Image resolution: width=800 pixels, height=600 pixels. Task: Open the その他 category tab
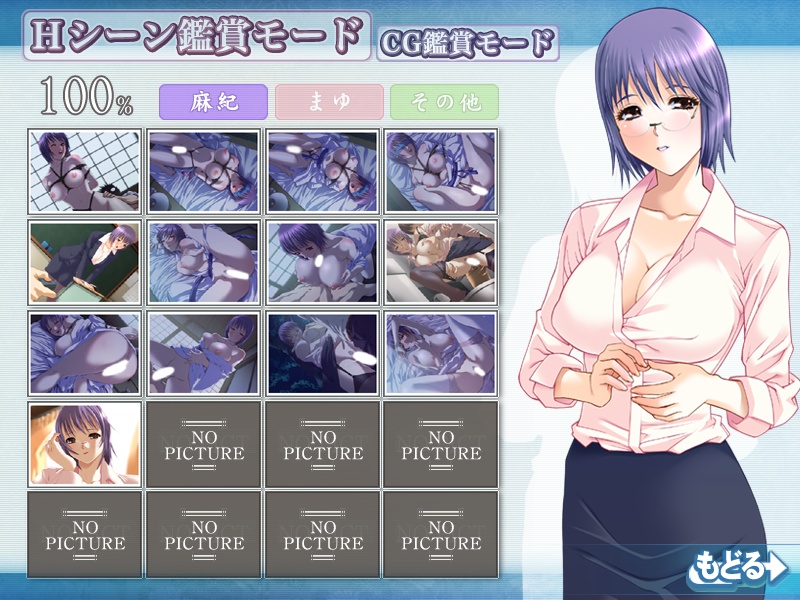(x=444, y=102)
